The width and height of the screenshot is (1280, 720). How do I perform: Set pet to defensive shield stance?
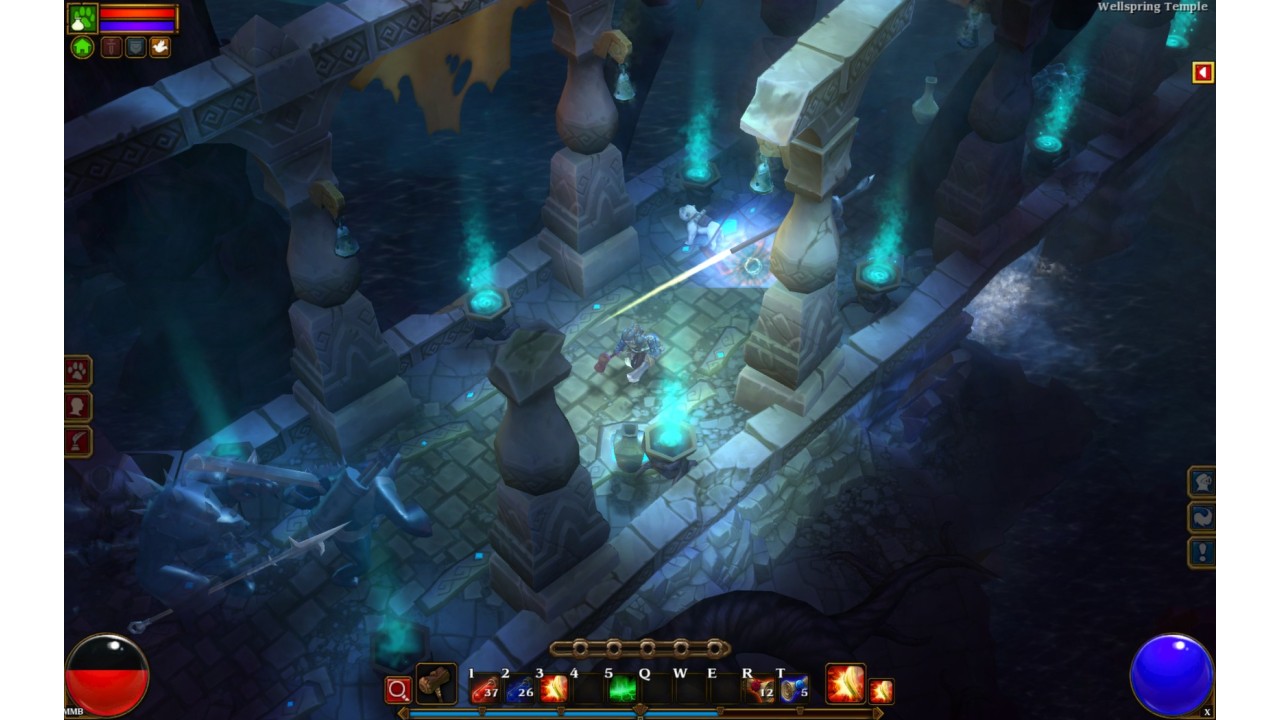tap(135, 47)
